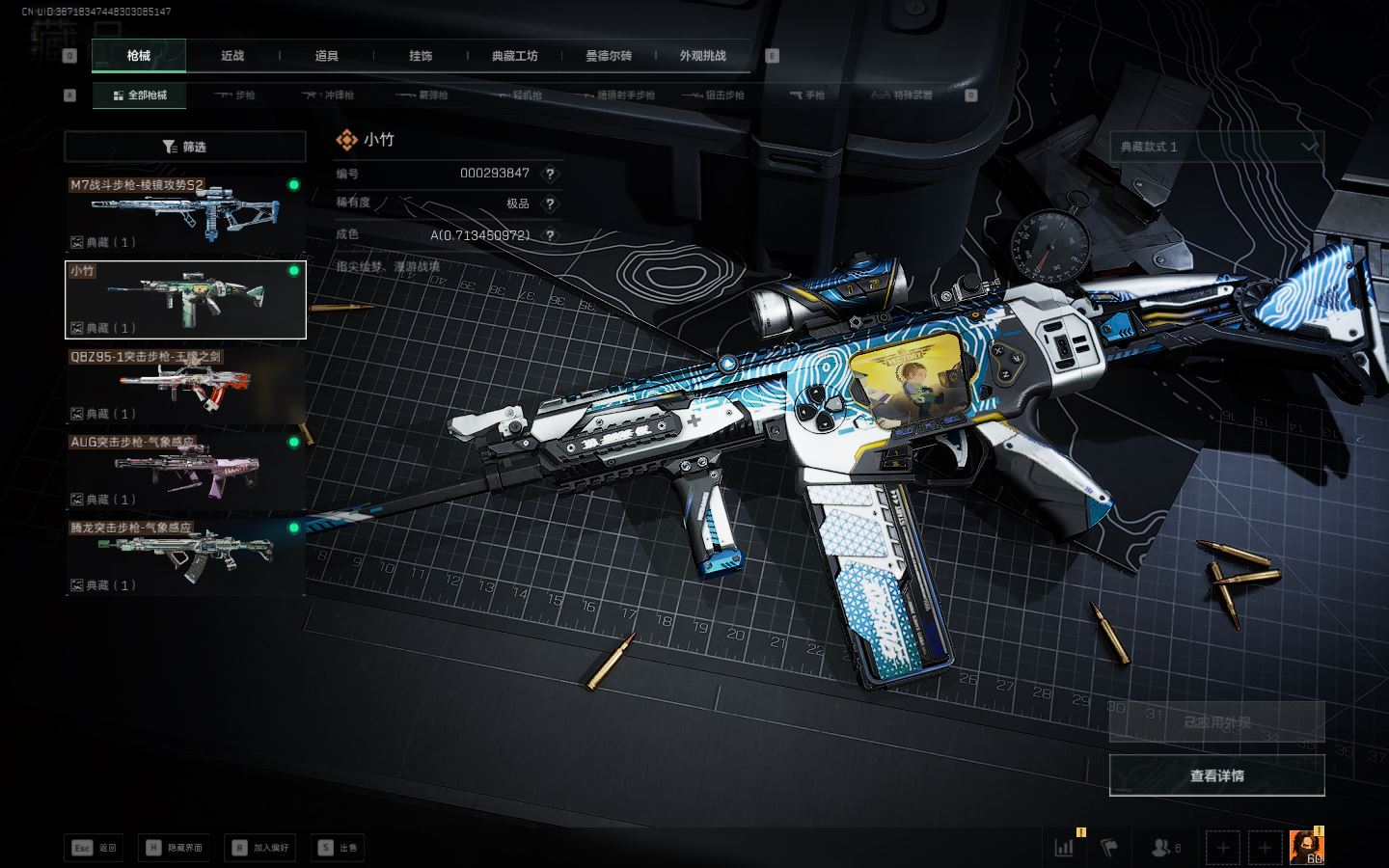1389x868 pixels.
Task: Show help for the 稀有度 rarity row
Action: [x=550, y=203]
